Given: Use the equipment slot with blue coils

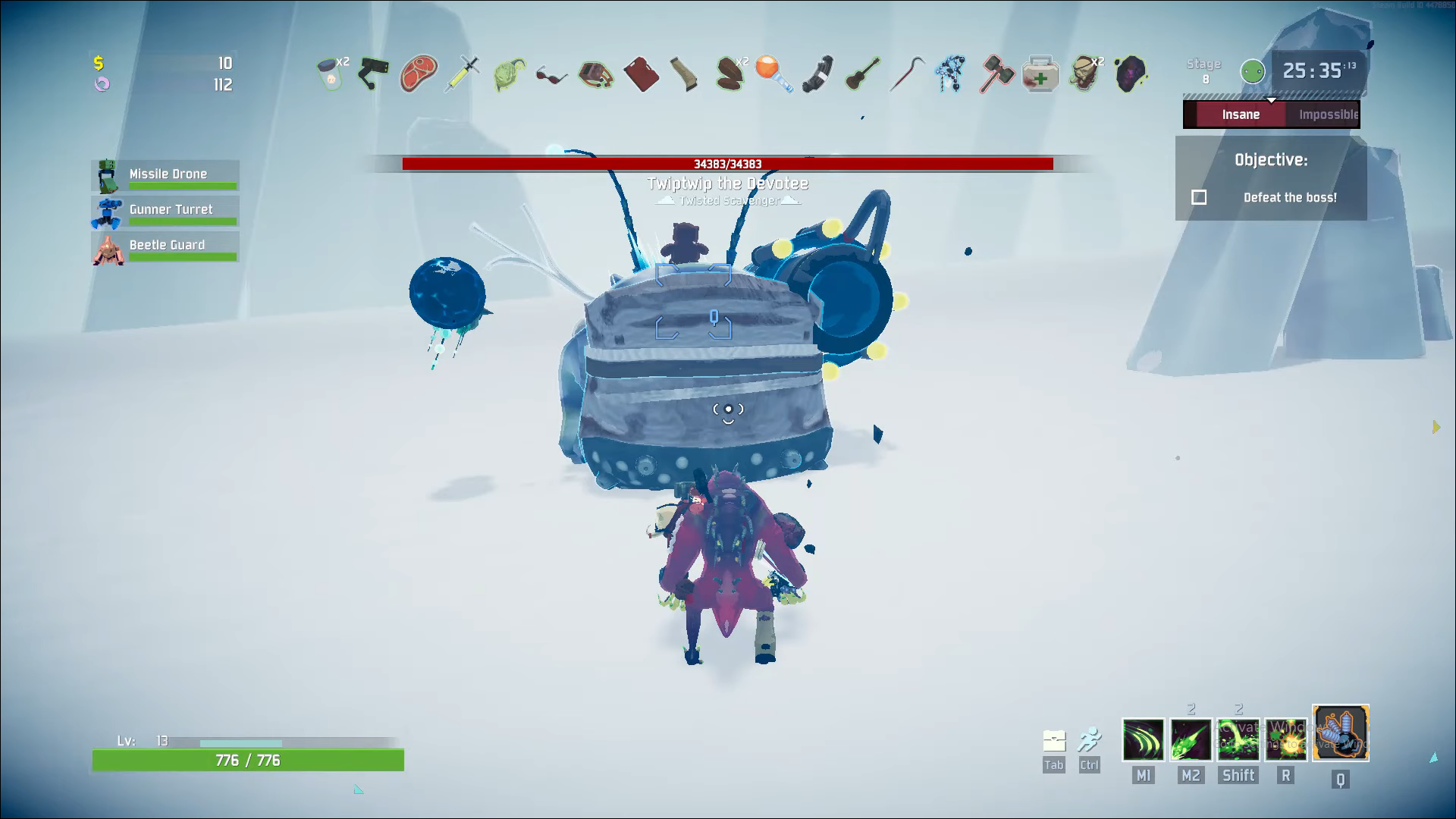Looking at the screenshot, I should pyautogui.click(x=1340, y=733).
